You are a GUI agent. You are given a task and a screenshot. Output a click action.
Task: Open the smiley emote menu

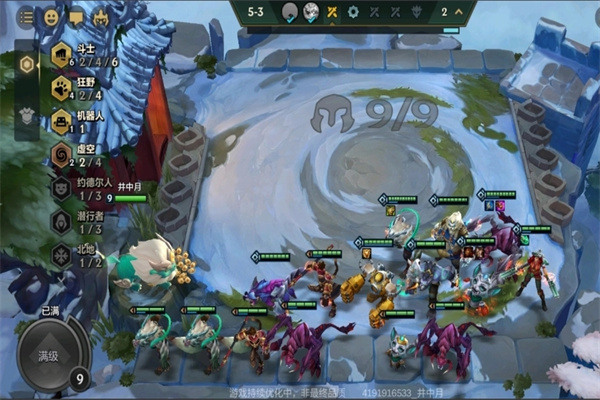click(x=50, y=17)
